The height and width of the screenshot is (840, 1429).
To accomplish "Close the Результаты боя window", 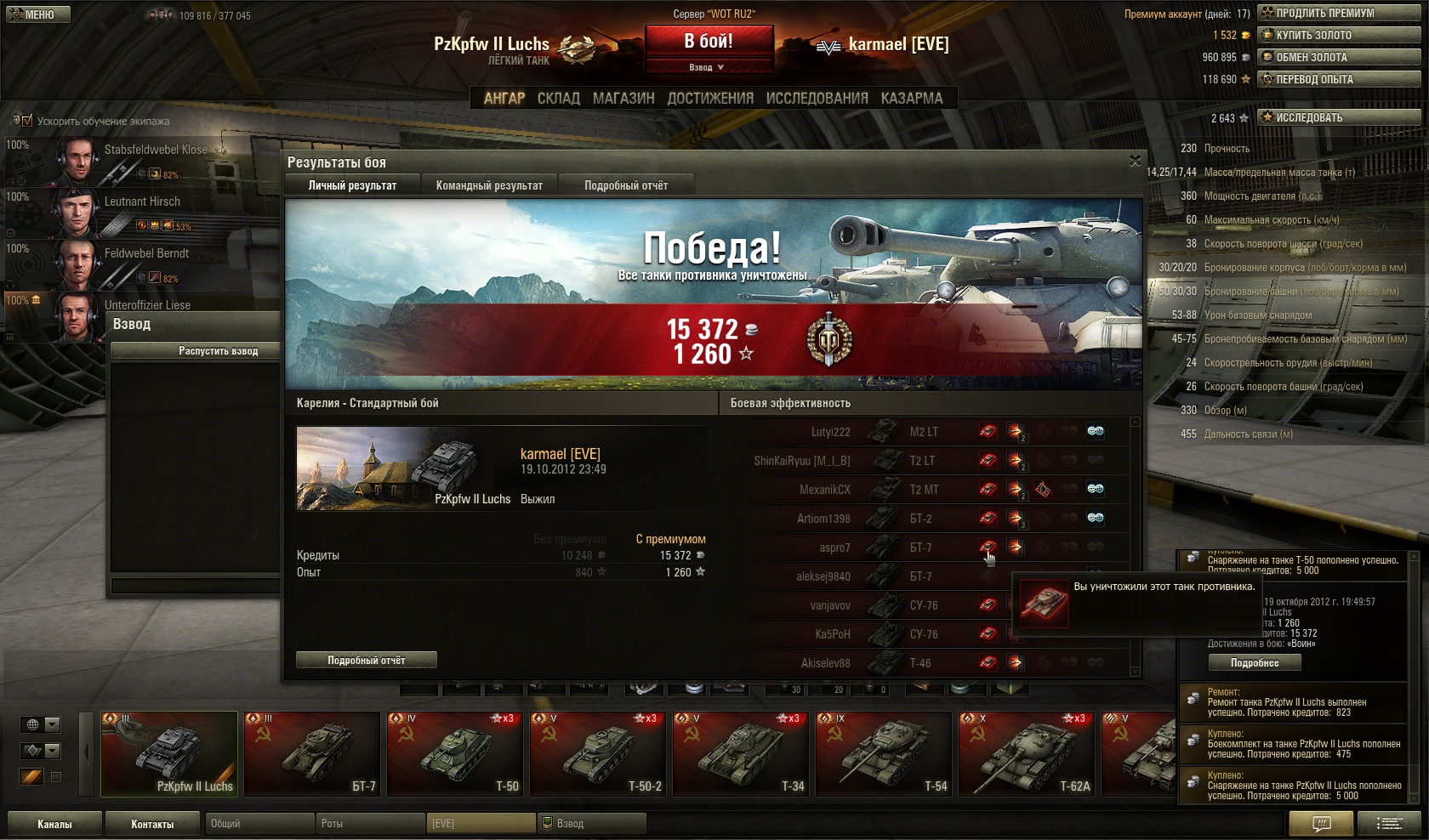I will pyautogui.click(x=1135, y=162).
